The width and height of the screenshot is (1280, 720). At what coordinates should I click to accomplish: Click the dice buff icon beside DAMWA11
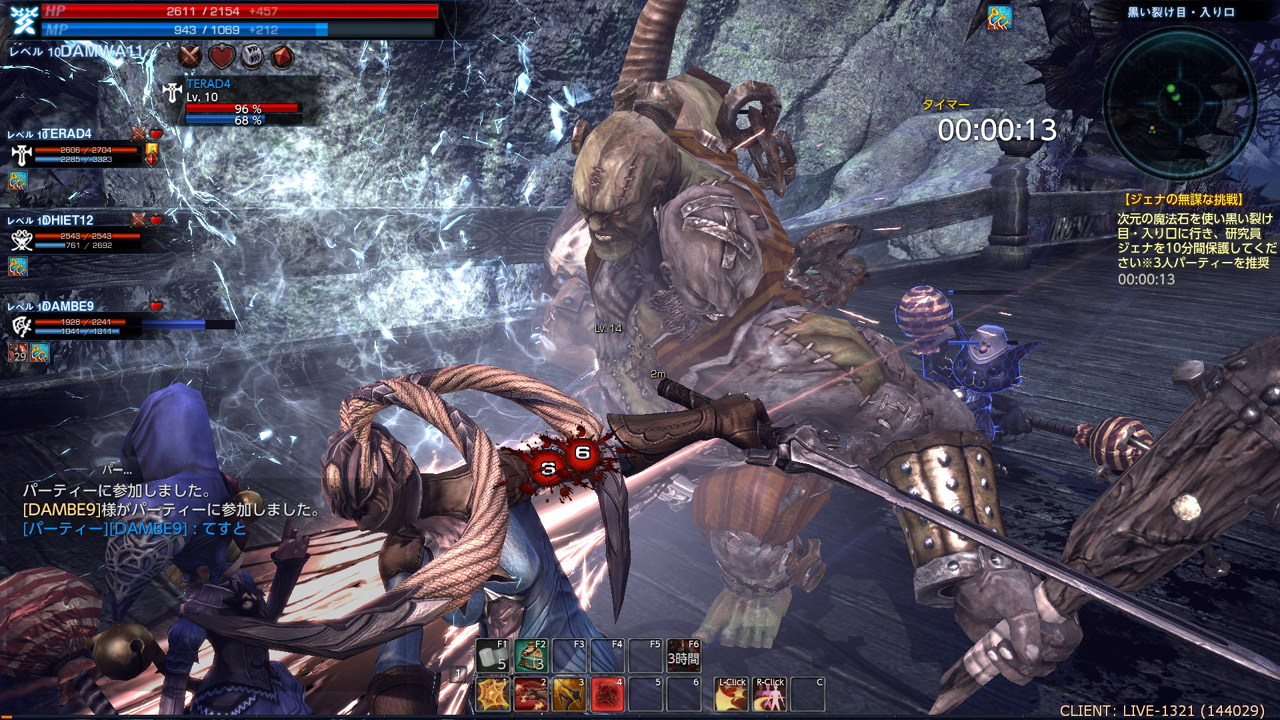pos(251,57)
